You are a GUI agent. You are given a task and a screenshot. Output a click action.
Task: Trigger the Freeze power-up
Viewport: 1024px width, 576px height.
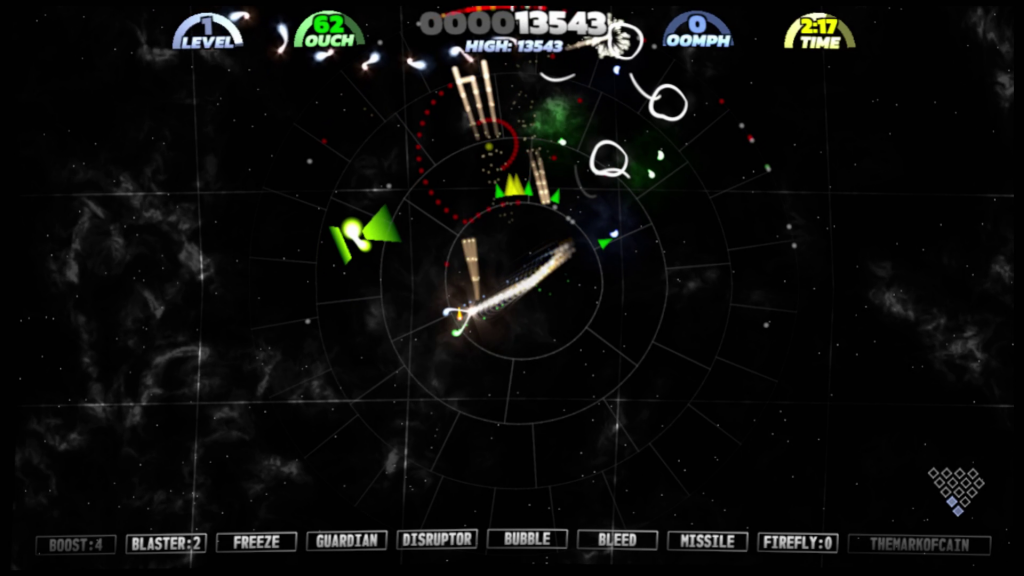coord(256,542)
